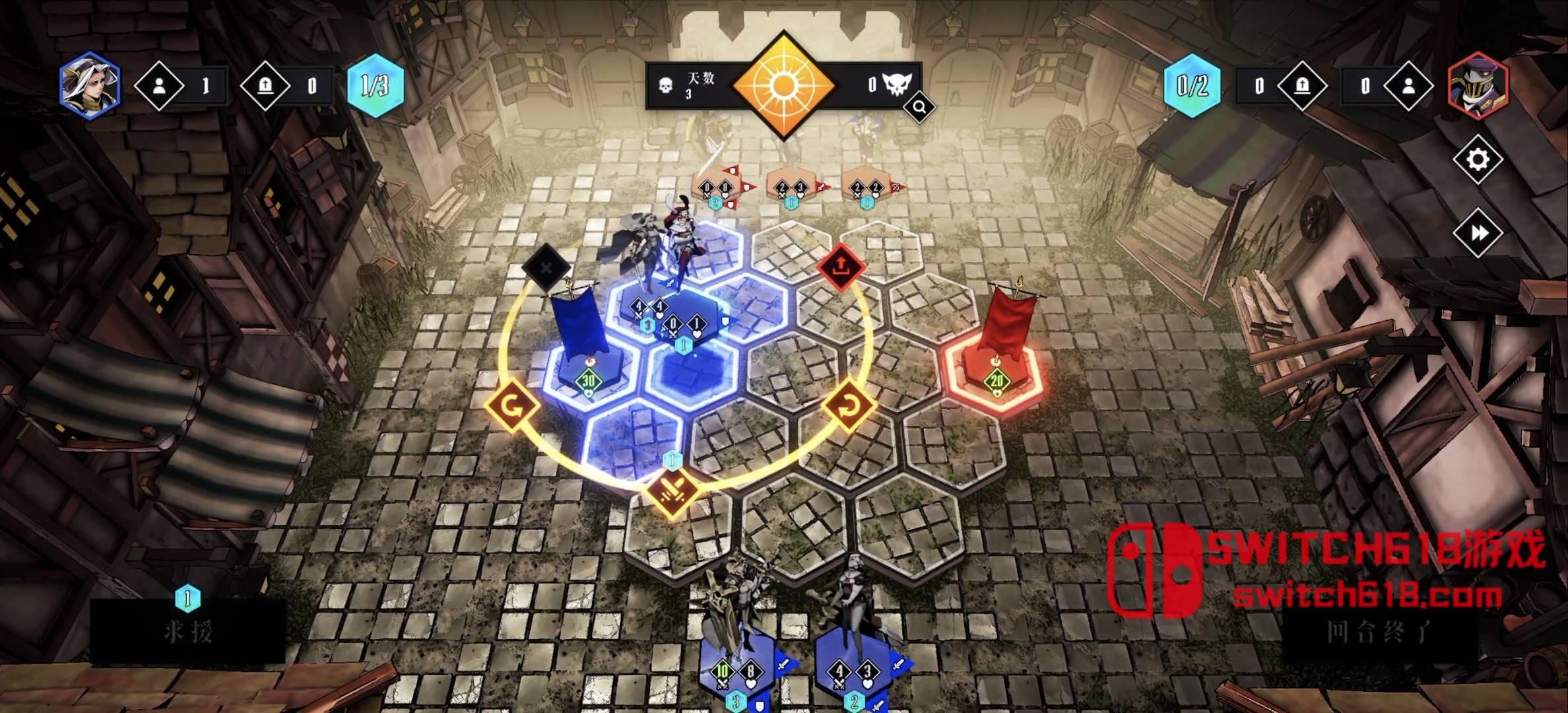Select the blue 4/3 unit card
This screenshot has width=1568, height=713.
click(854, 670)
